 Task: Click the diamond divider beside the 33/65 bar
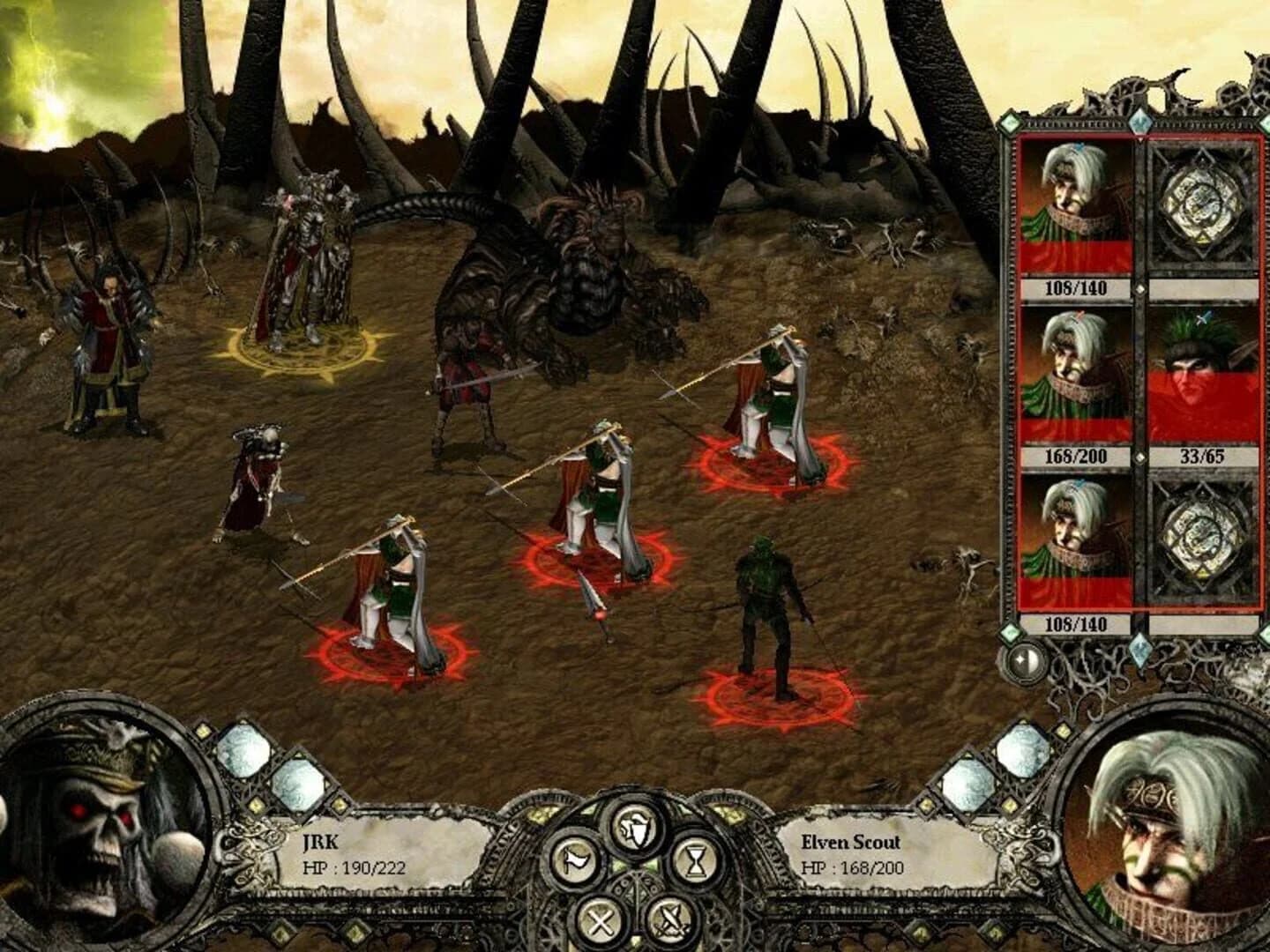1141,456
